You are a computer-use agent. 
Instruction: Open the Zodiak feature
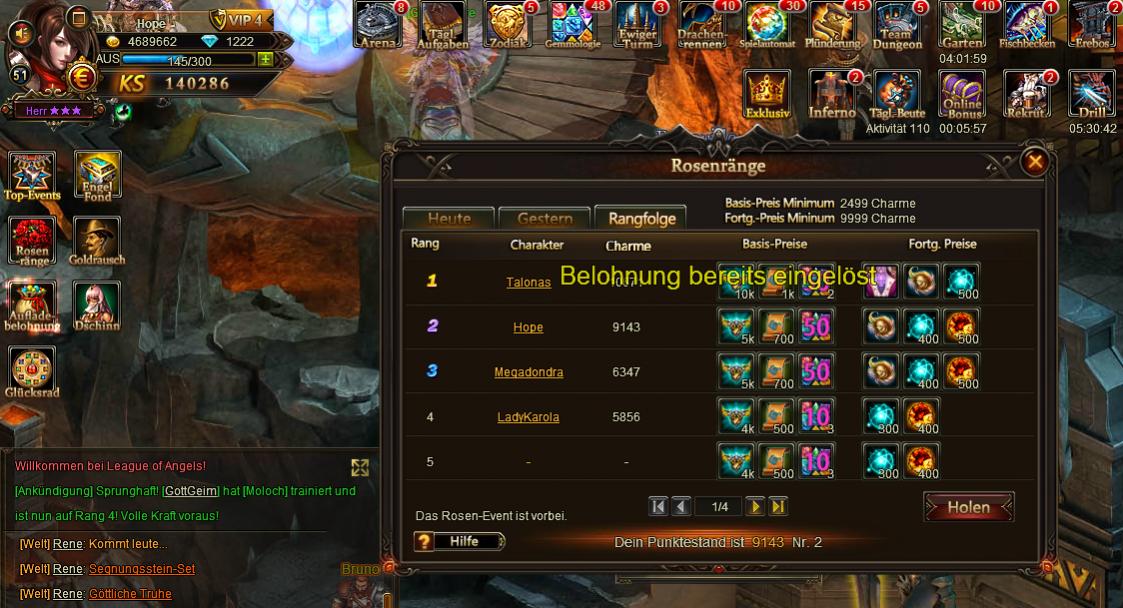tap(508, 25)
